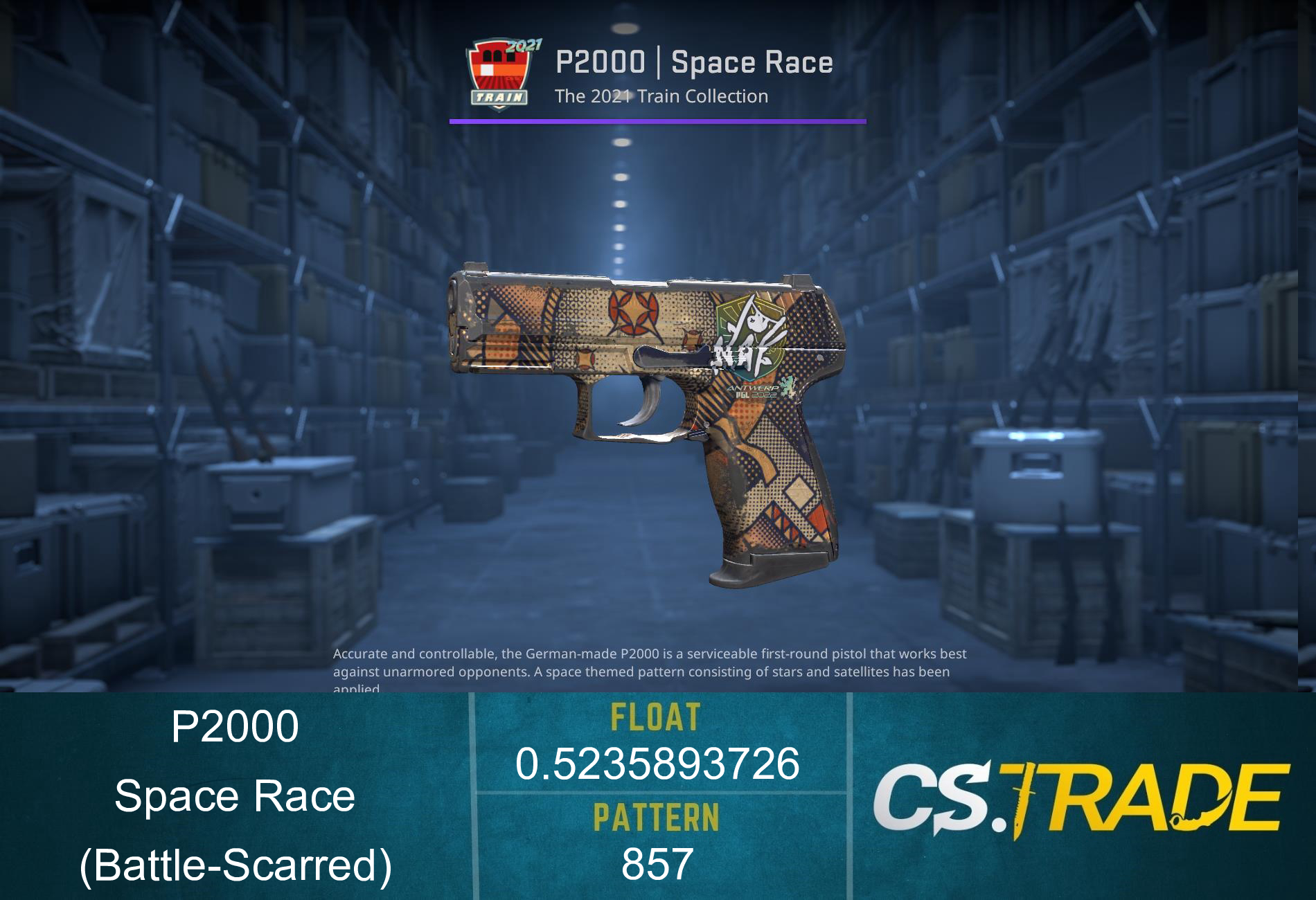Collapse the PATTERN section header
The height and width of the screenshot is (900, 1316).
point(658,817)
